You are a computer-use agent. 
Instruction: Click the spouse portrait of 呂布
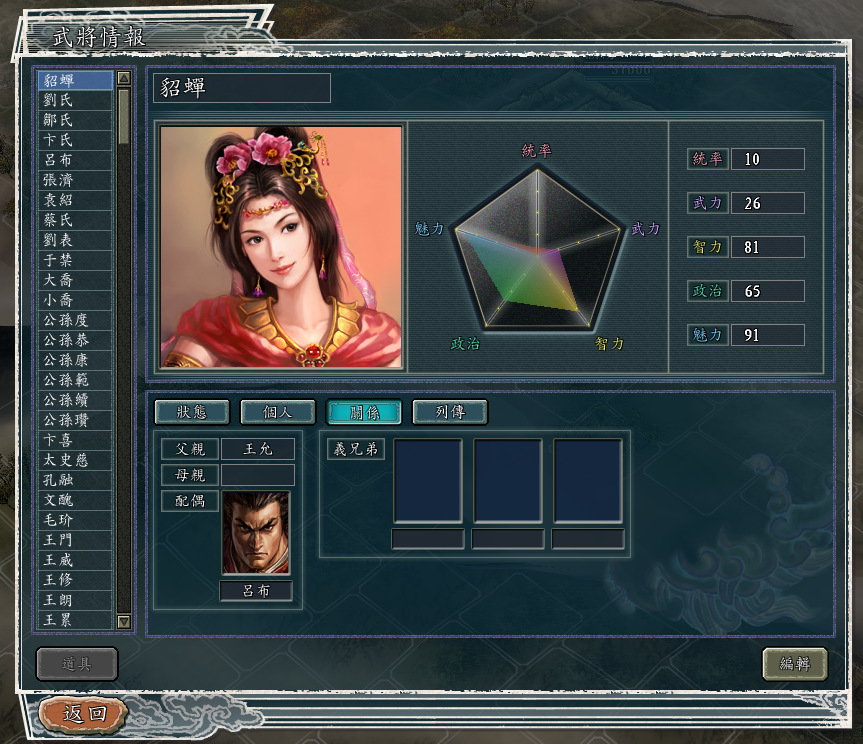256,533
